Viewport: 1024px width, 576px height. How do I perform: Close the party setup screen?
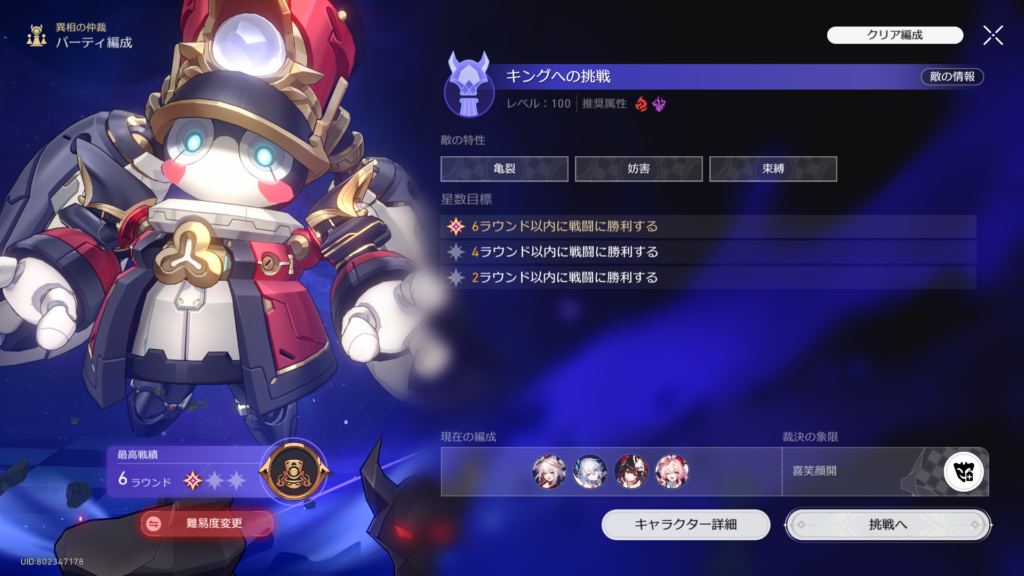(993, 36)
